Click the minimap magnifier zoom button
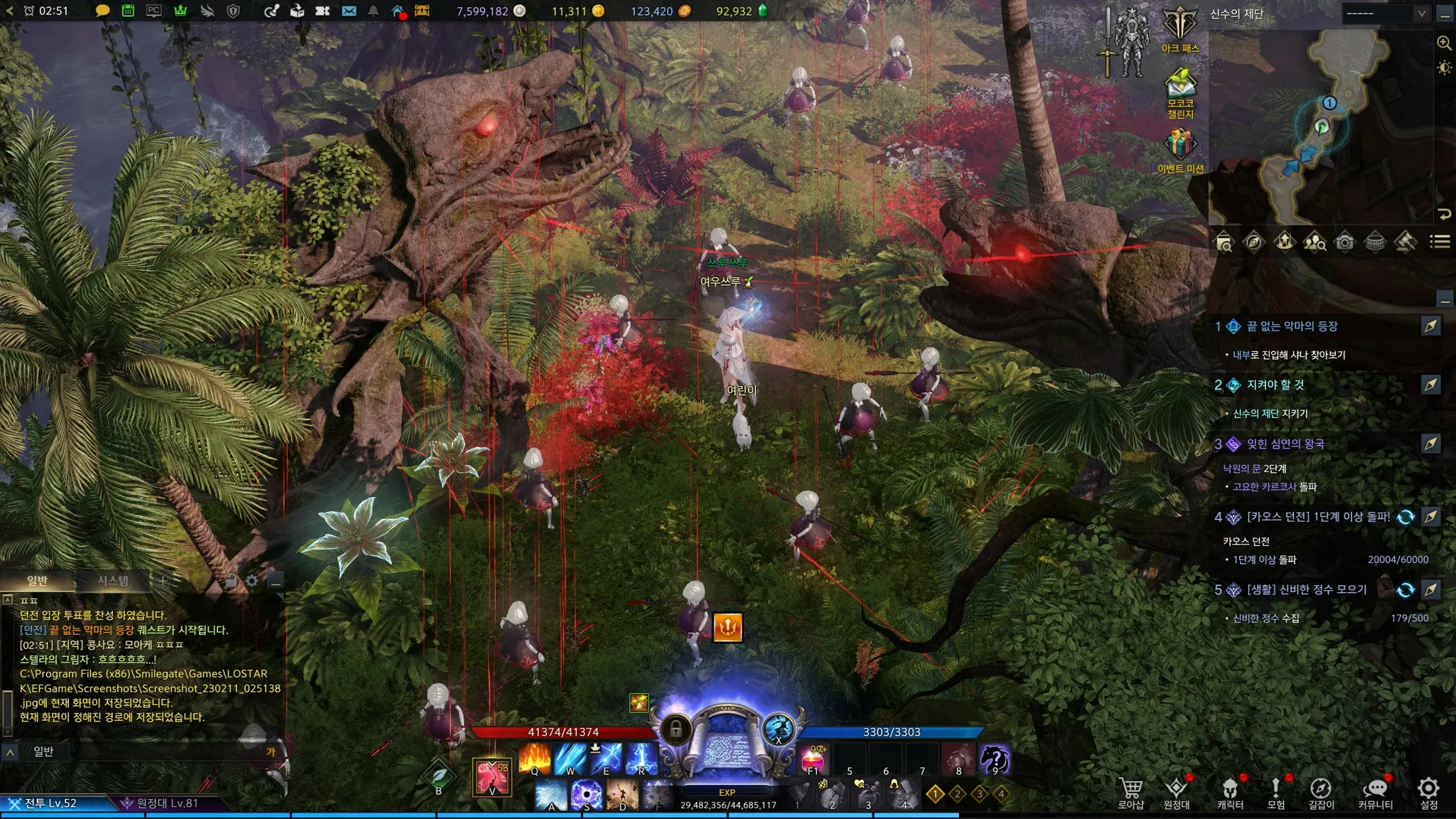This screenshot has height=819, width=1456. 1444,43
